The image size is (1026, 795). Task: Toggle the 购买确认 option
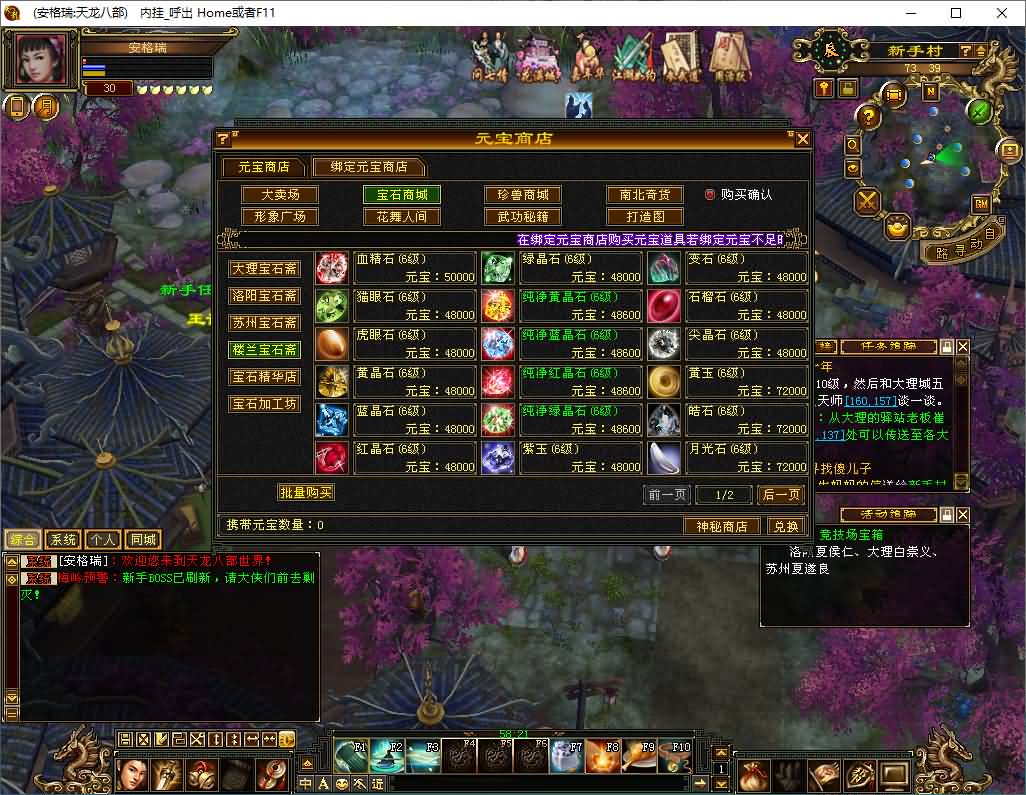click(x=711, y=195)
